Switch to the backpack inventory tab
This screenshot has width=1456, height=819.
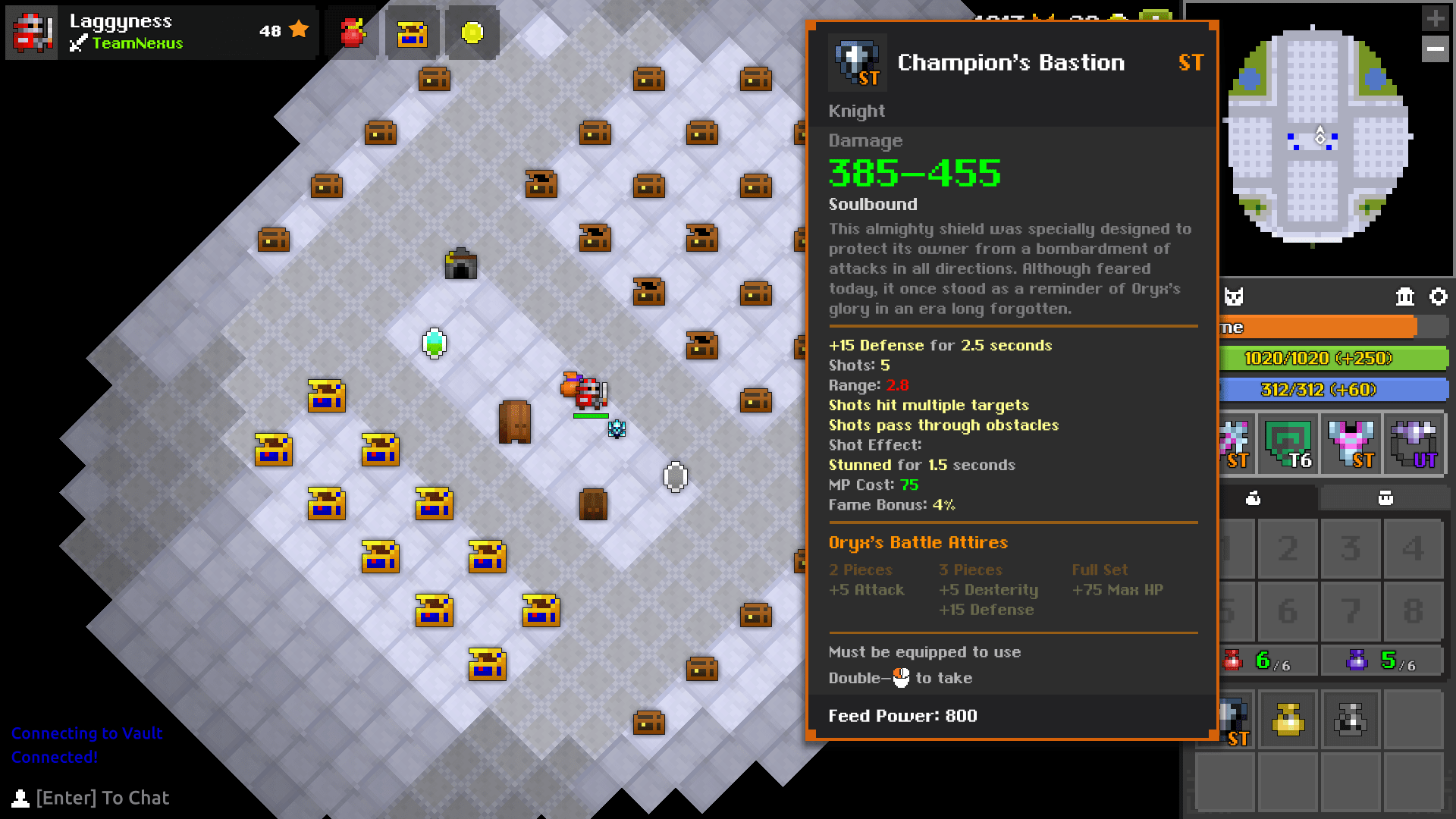1385,498
